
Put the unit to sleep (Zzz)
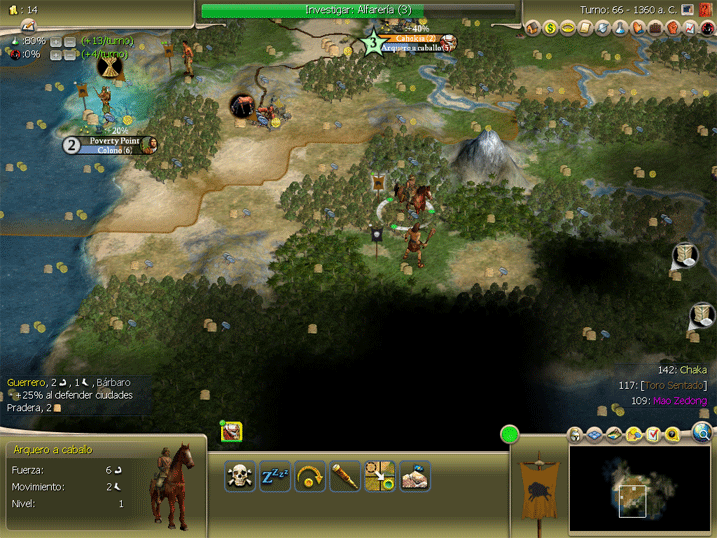(275, 476)
